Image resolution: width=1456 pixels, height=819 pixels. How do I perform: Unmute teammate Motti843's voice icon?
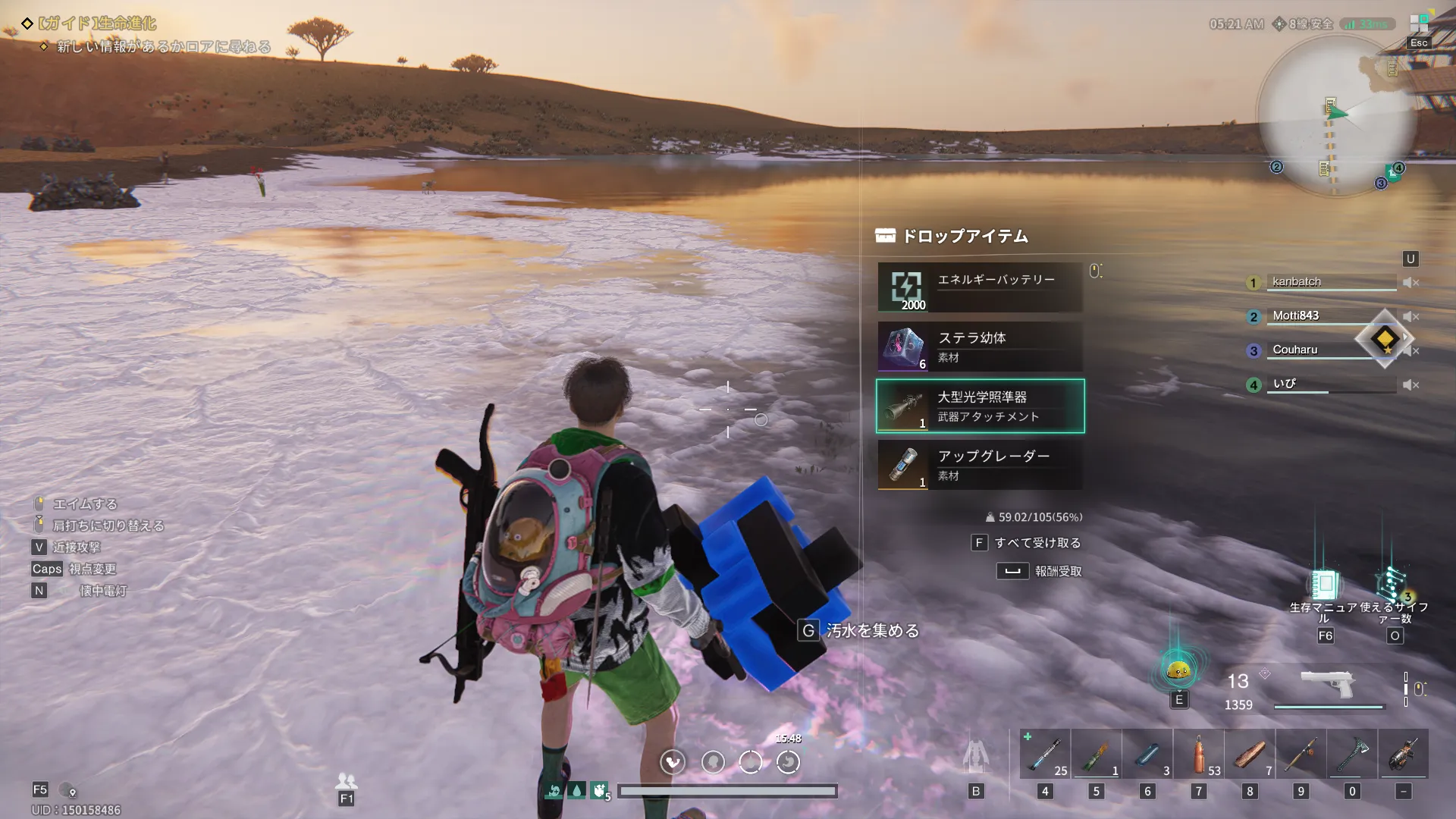1410,317
